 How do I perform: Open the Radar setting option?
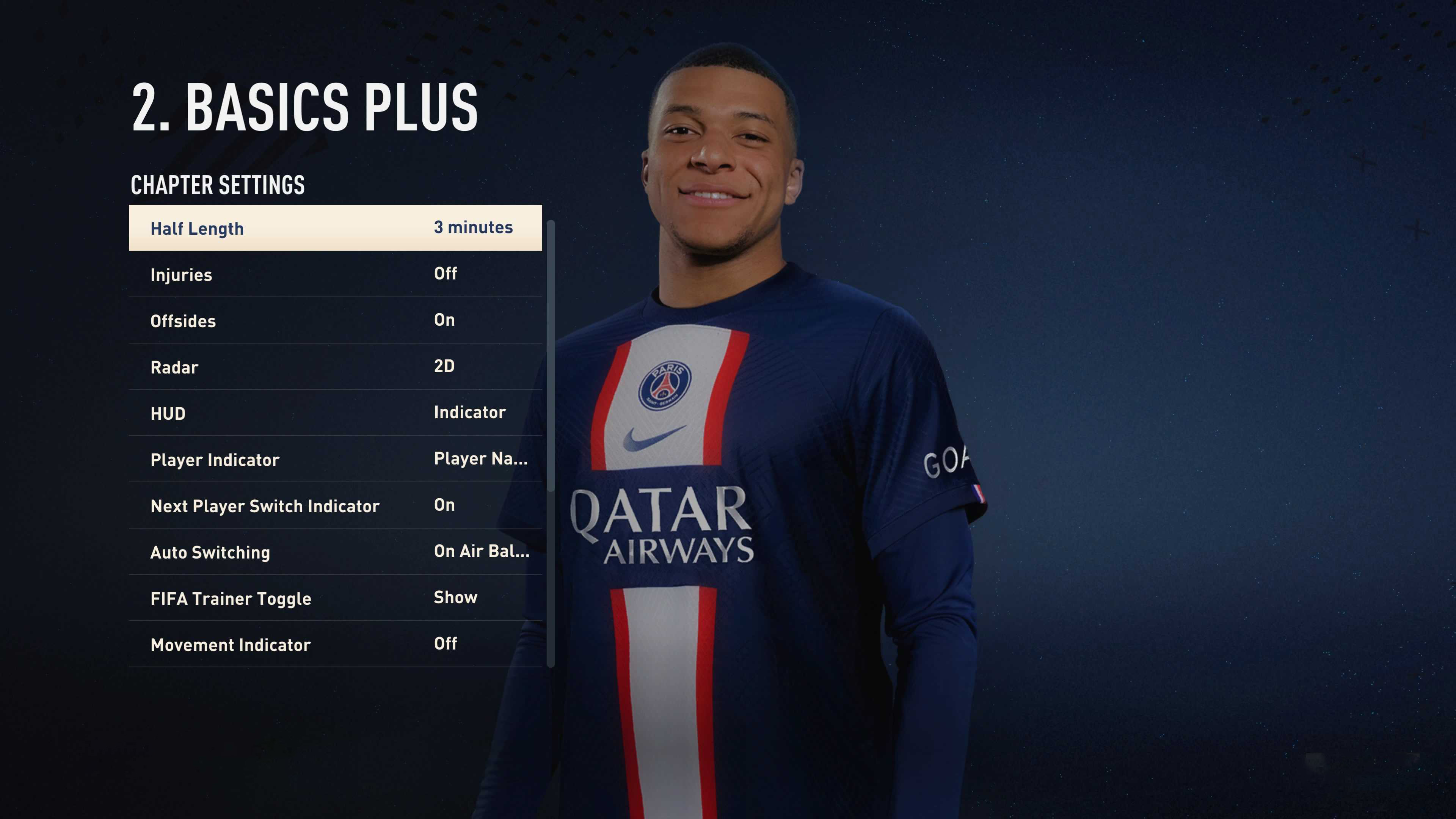point(334,367)
